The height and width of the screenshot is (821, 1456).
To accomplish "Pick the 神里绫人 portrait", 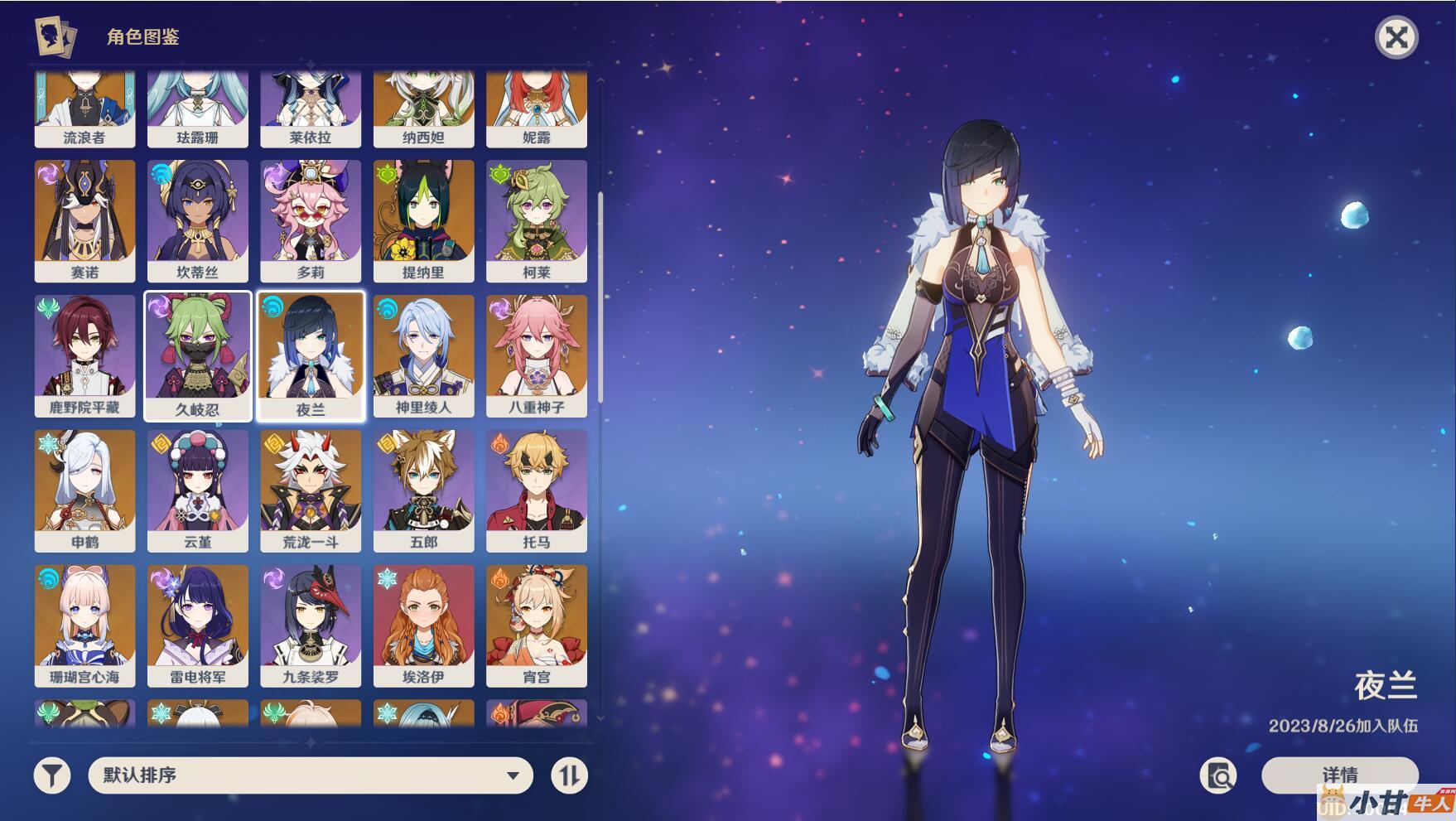I will pyautogui.click(x=423, y=356).
